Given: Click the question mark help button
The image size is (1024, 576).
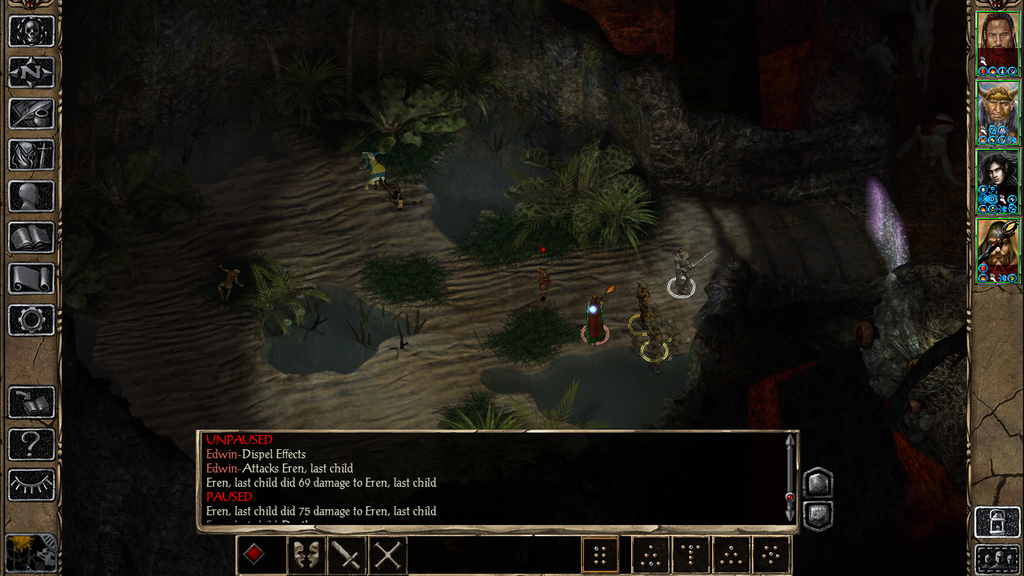Looking at the screenshot, I should (x=31, y=443).
